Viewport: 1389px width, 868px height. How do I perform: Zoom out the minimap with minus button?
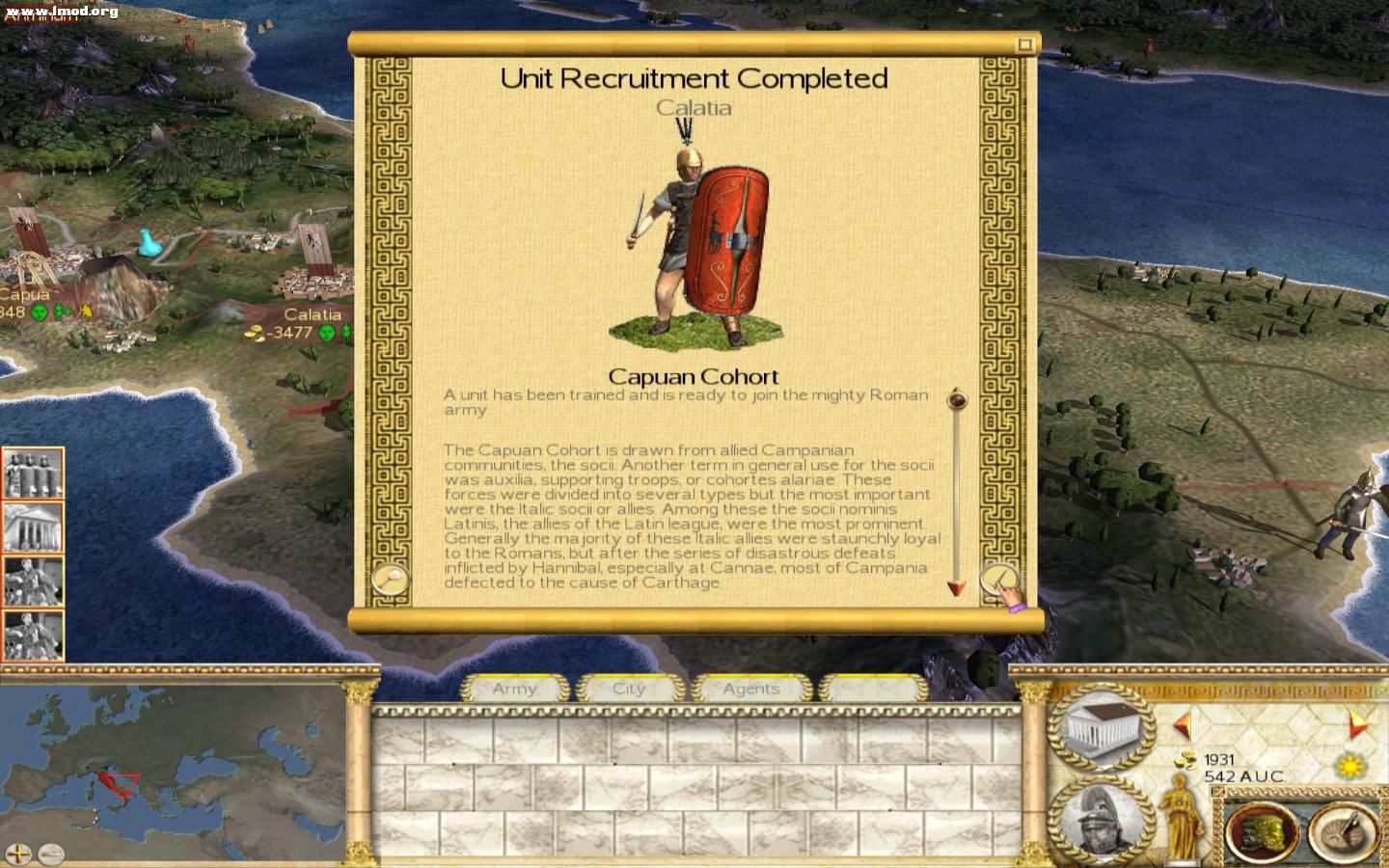pyautogui.click(x=50, y=854)
